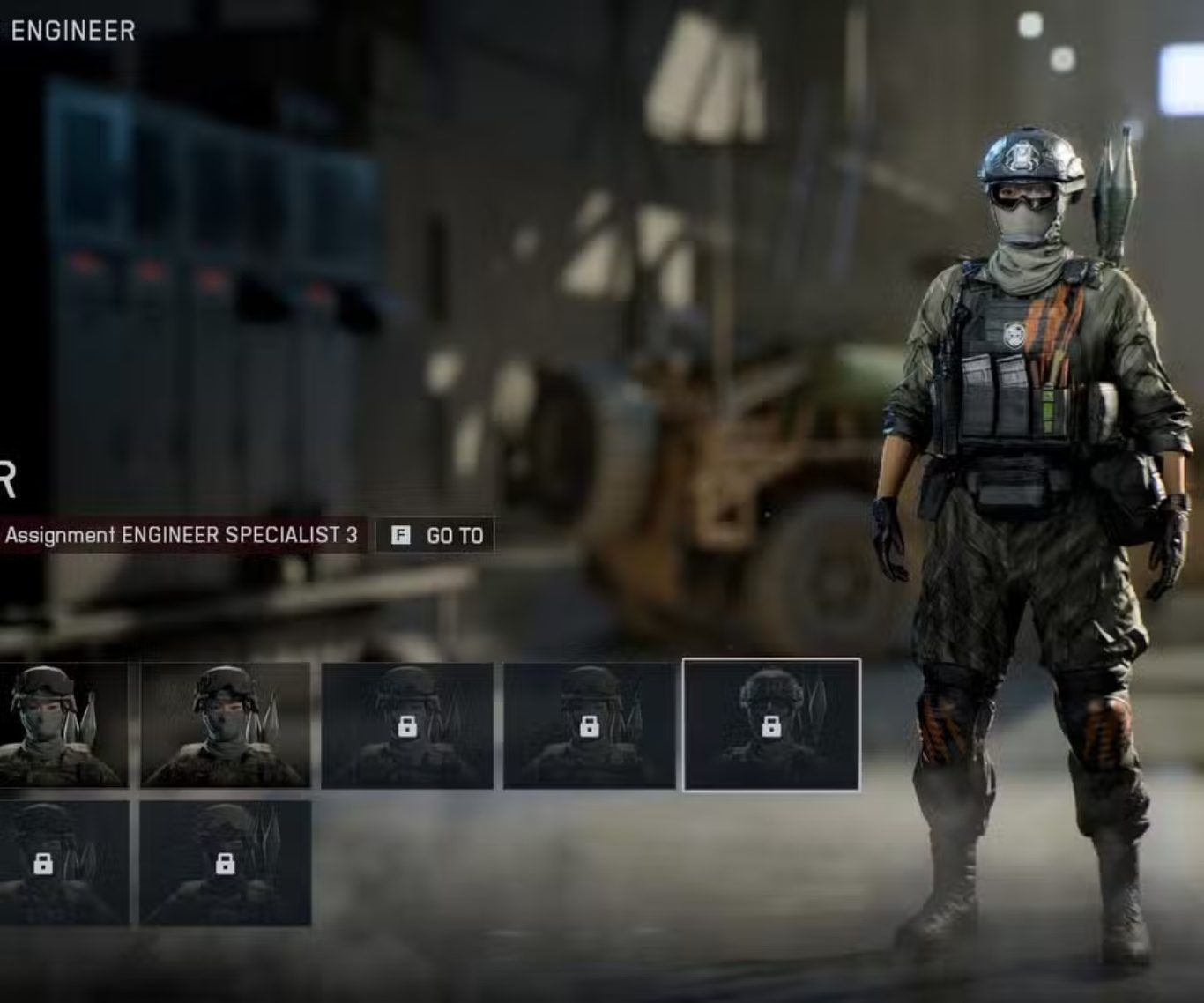Select the white-outlined locked skin tile
The height and width of the screenshot is (1003, 1204).
[x=771, y=724]
